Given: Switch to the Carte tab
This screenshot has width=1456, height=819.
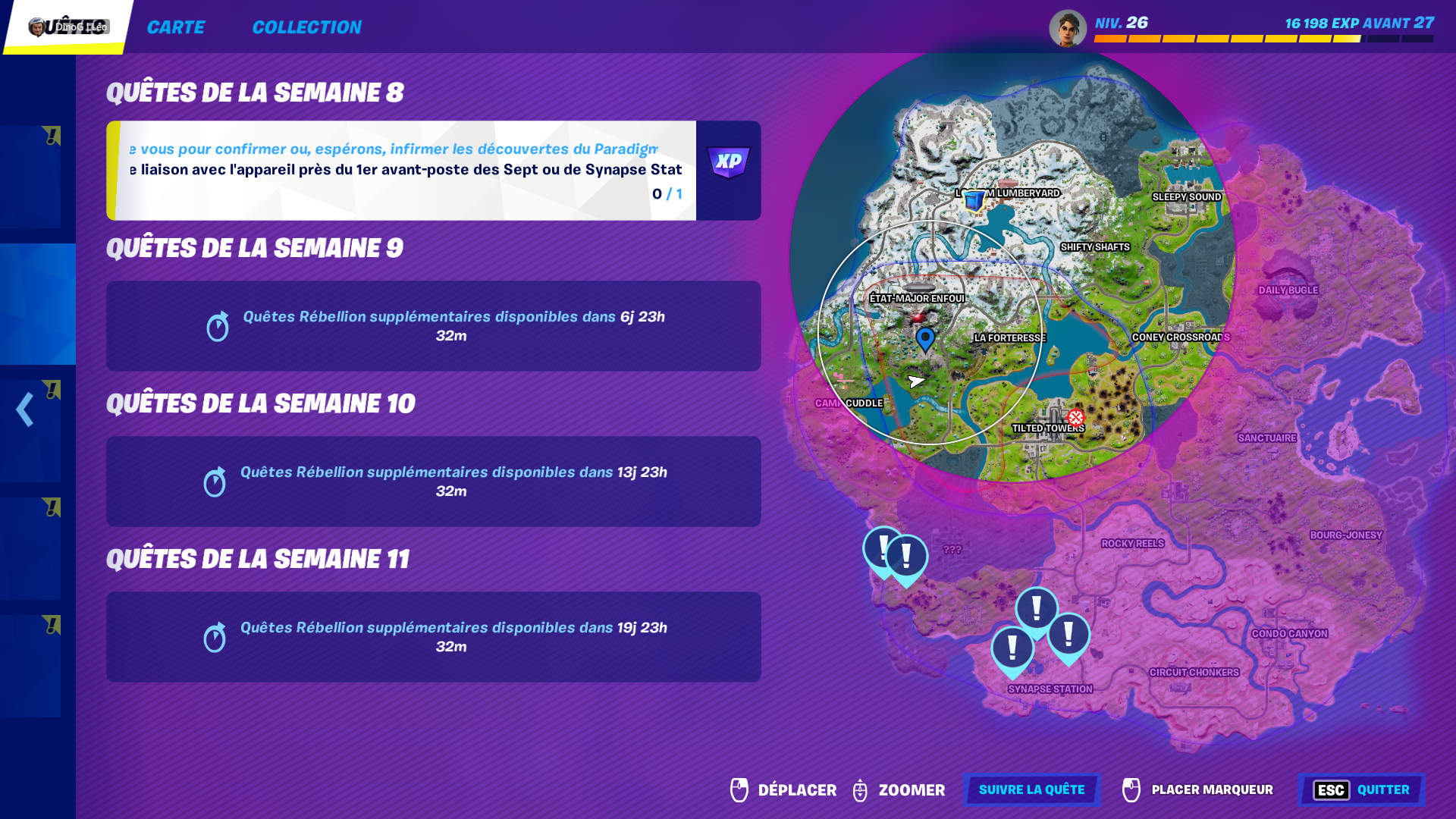Looking at the screenshot, I should coord(176,27).
